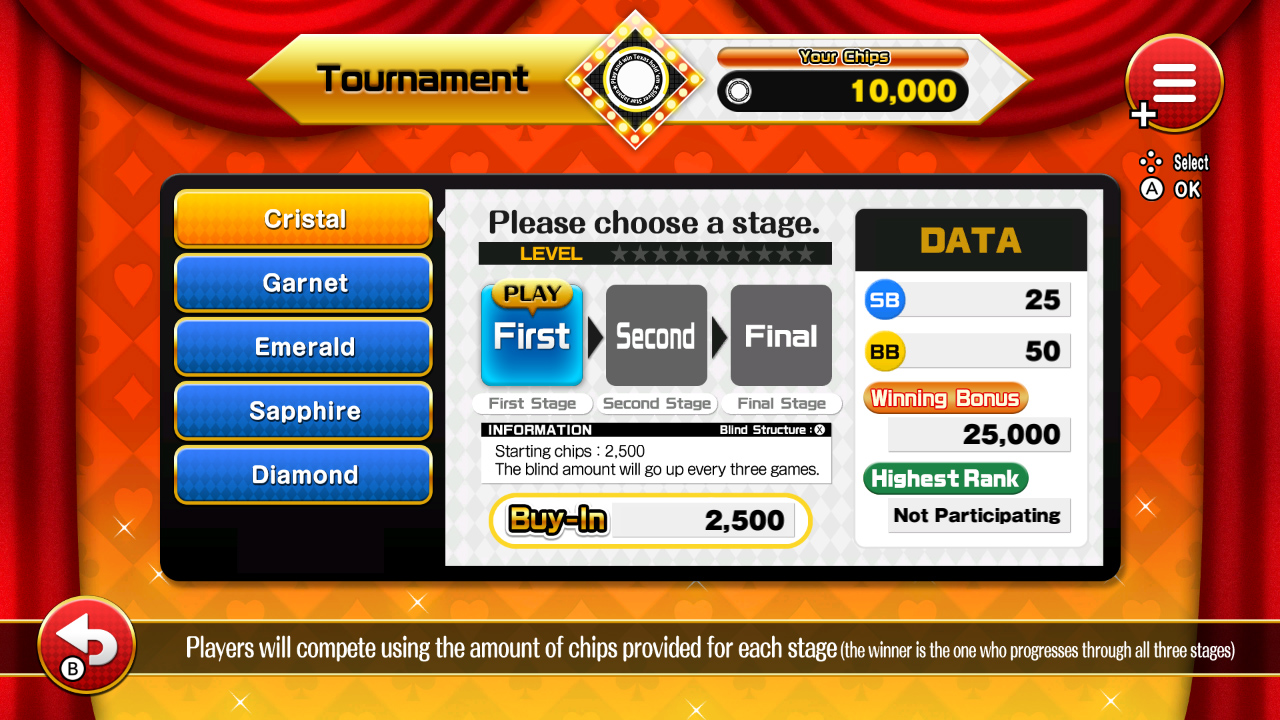Select the Sapphire stage entry
Viewport: 1280px width, 720px height.
pyautogui.click(x=303, y=411)
